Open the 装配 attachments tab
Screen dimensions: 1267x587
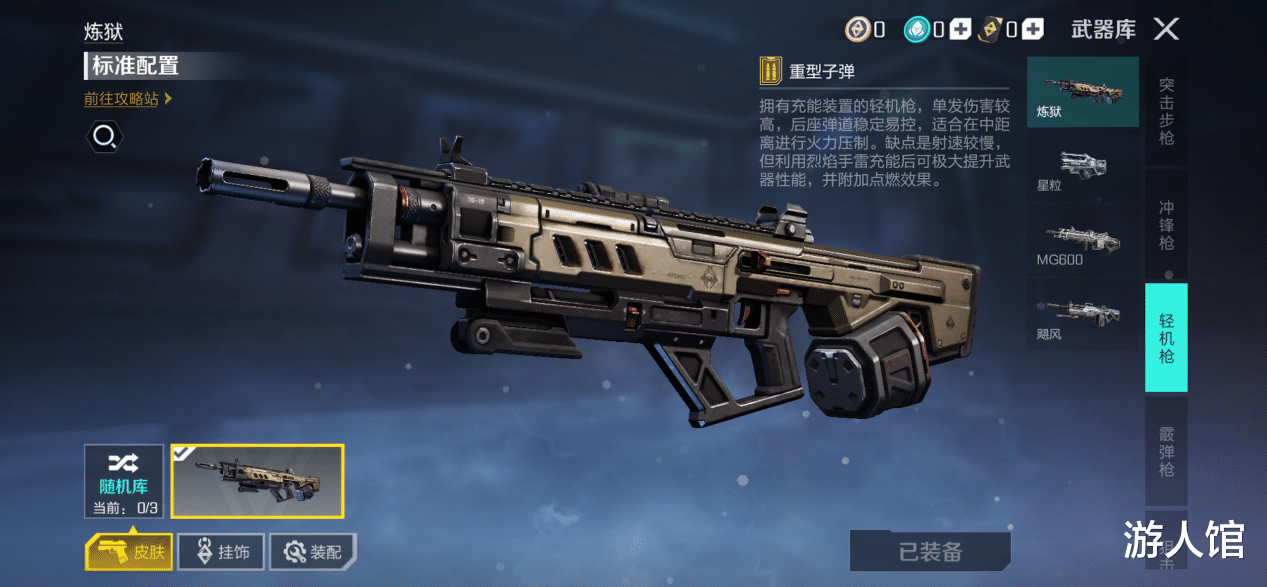[313, 551]
